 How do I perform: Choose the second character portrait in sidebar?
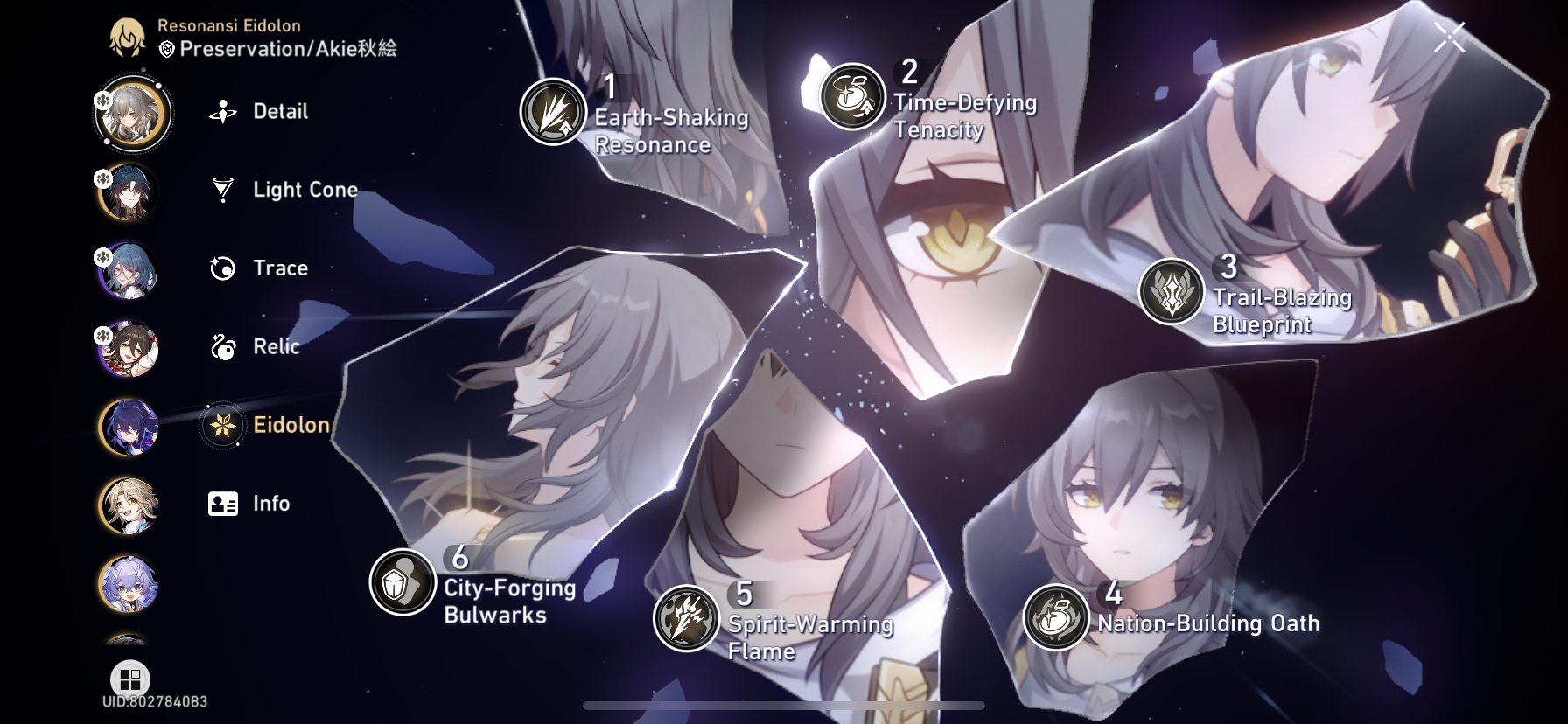129,194
